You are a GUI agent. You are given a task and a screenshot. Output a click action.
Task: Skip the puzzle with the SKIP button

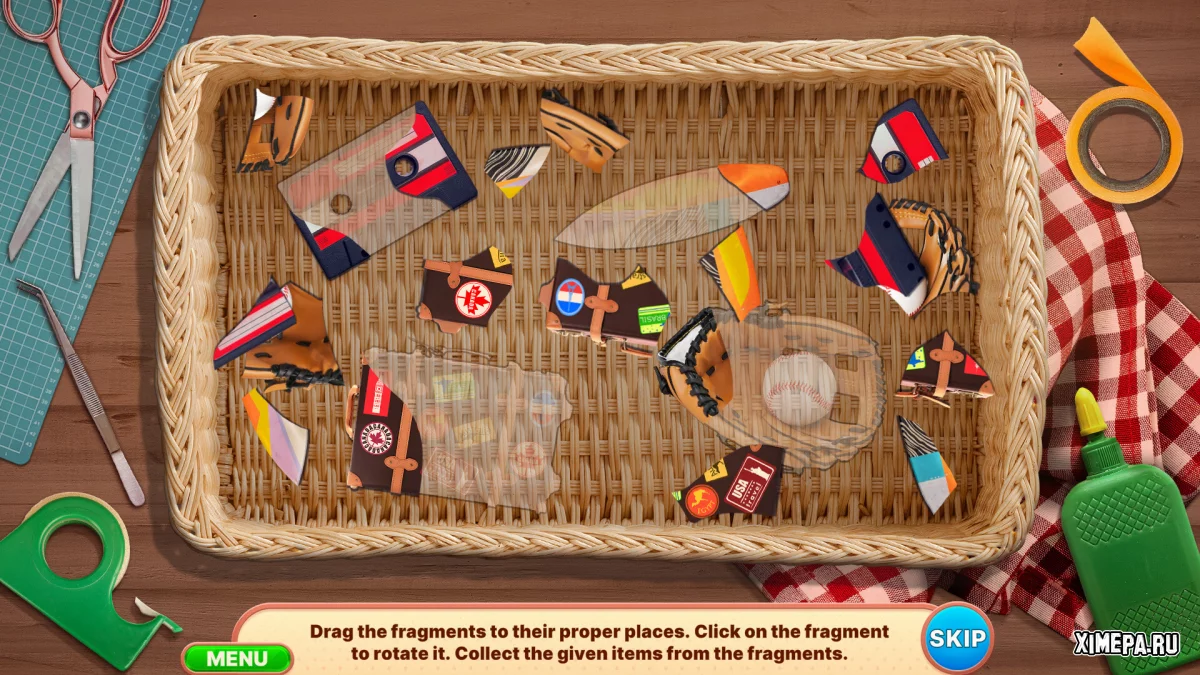pos(957,638)
